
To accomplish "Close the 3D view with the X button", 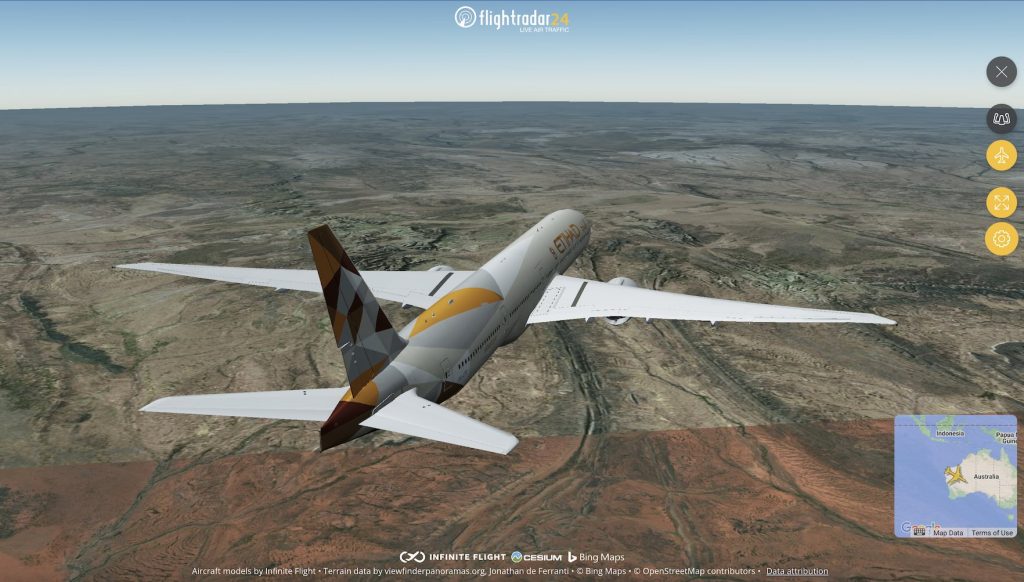I will pyautogui.click(x=1001, y=72).
